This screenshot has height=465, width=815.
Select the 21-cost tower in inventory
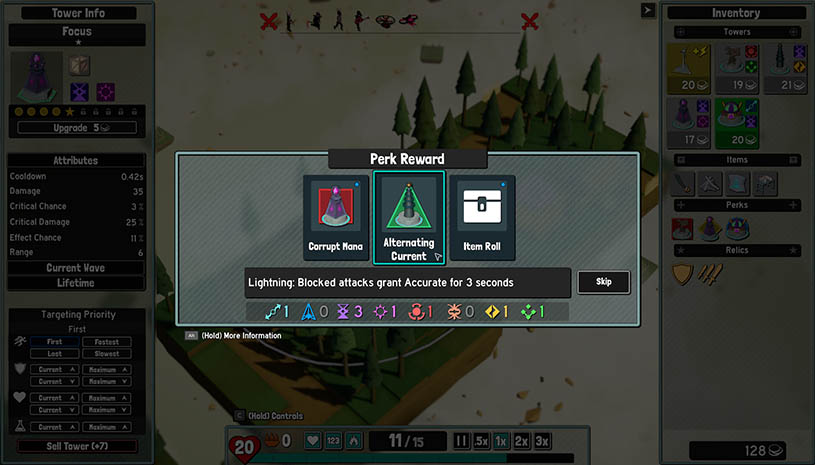[783, 66]
